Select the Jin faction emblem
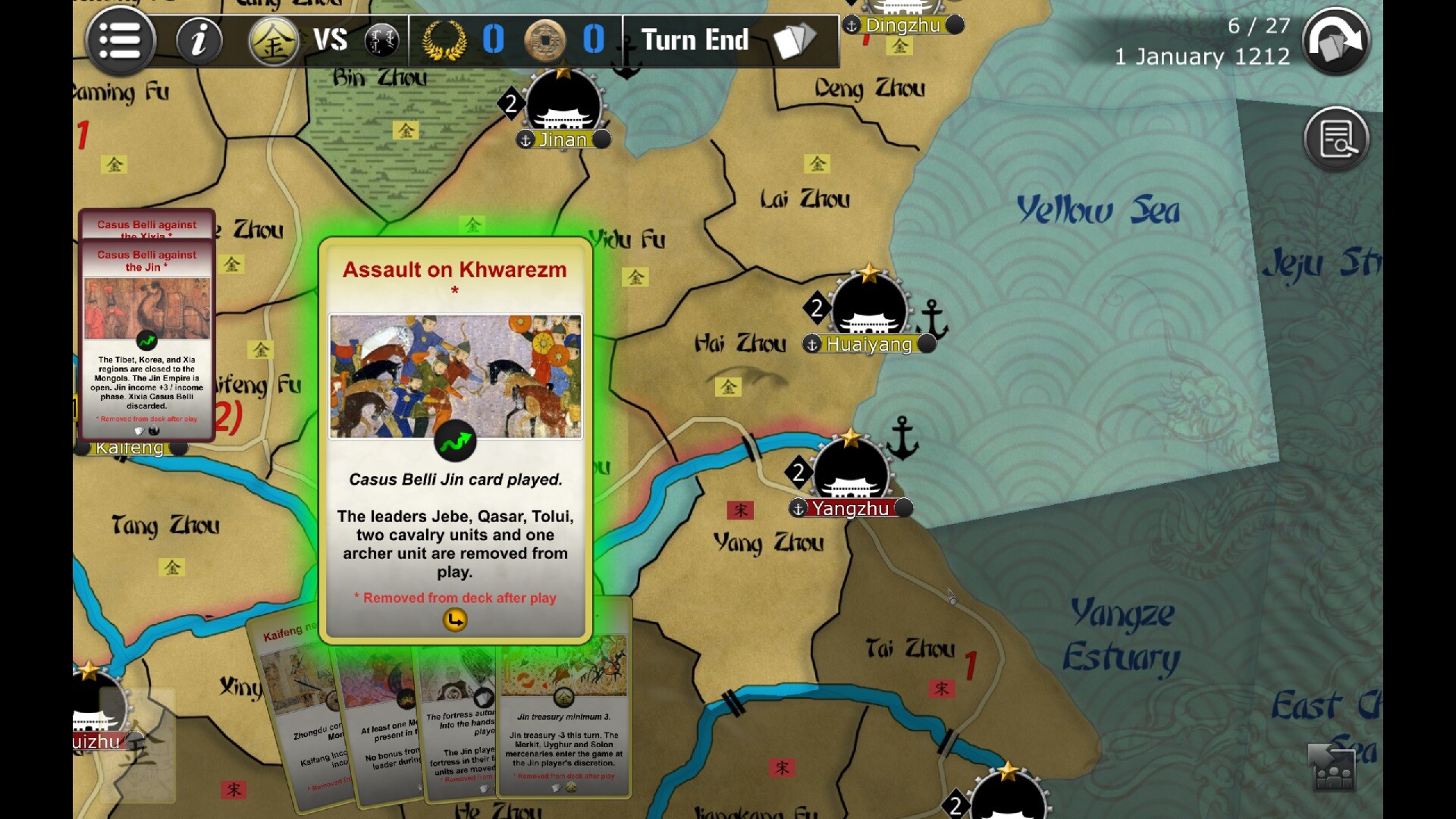This screenshot has height=819, width=1456. coord(273,40)
